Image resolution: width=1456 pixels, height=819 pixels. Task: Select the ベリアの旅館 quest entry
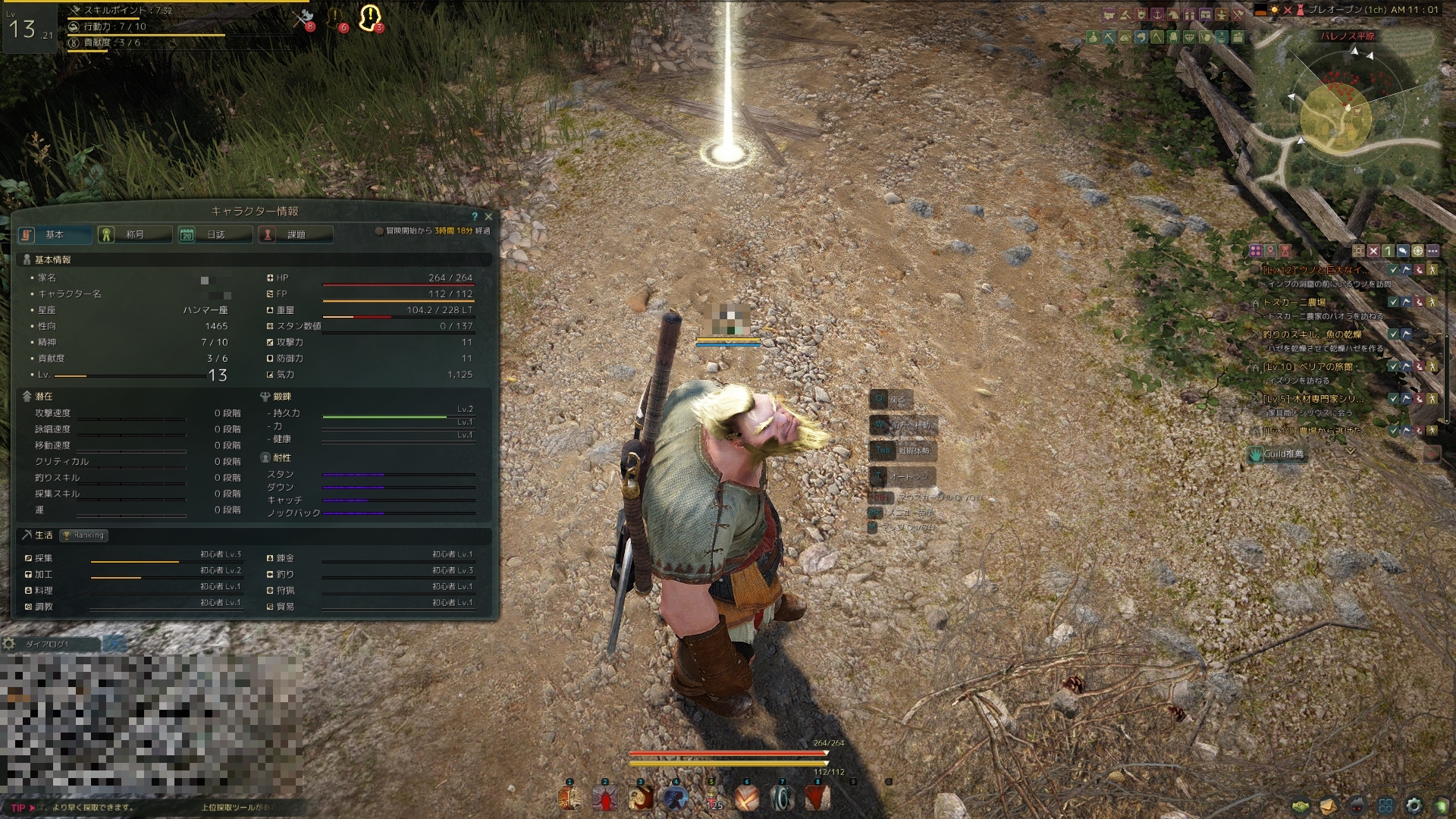pos(1318,366)
